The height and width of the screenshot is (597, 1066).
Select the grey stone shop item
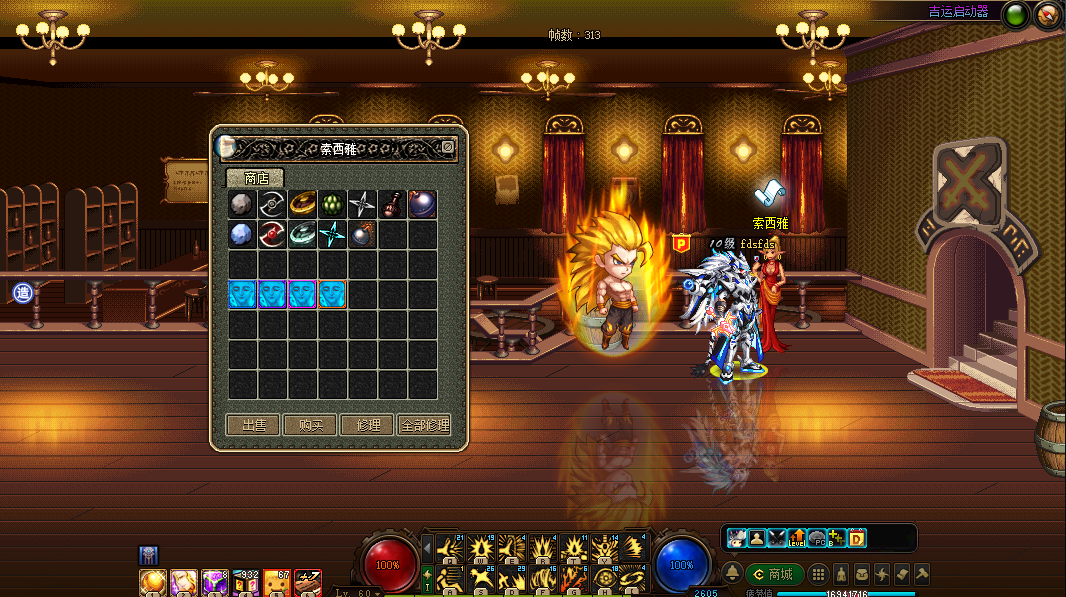click(243, 204)
